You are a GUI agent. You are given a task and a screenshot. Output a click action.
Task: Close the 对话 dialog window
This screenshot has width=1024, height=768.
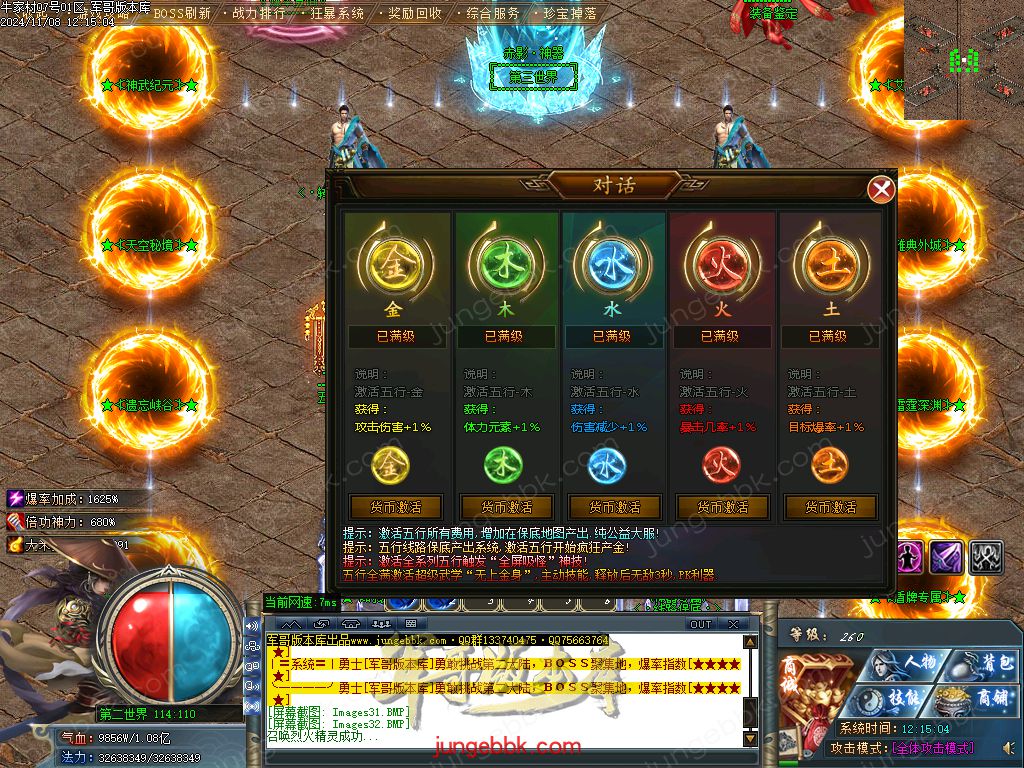click(880, 189)
